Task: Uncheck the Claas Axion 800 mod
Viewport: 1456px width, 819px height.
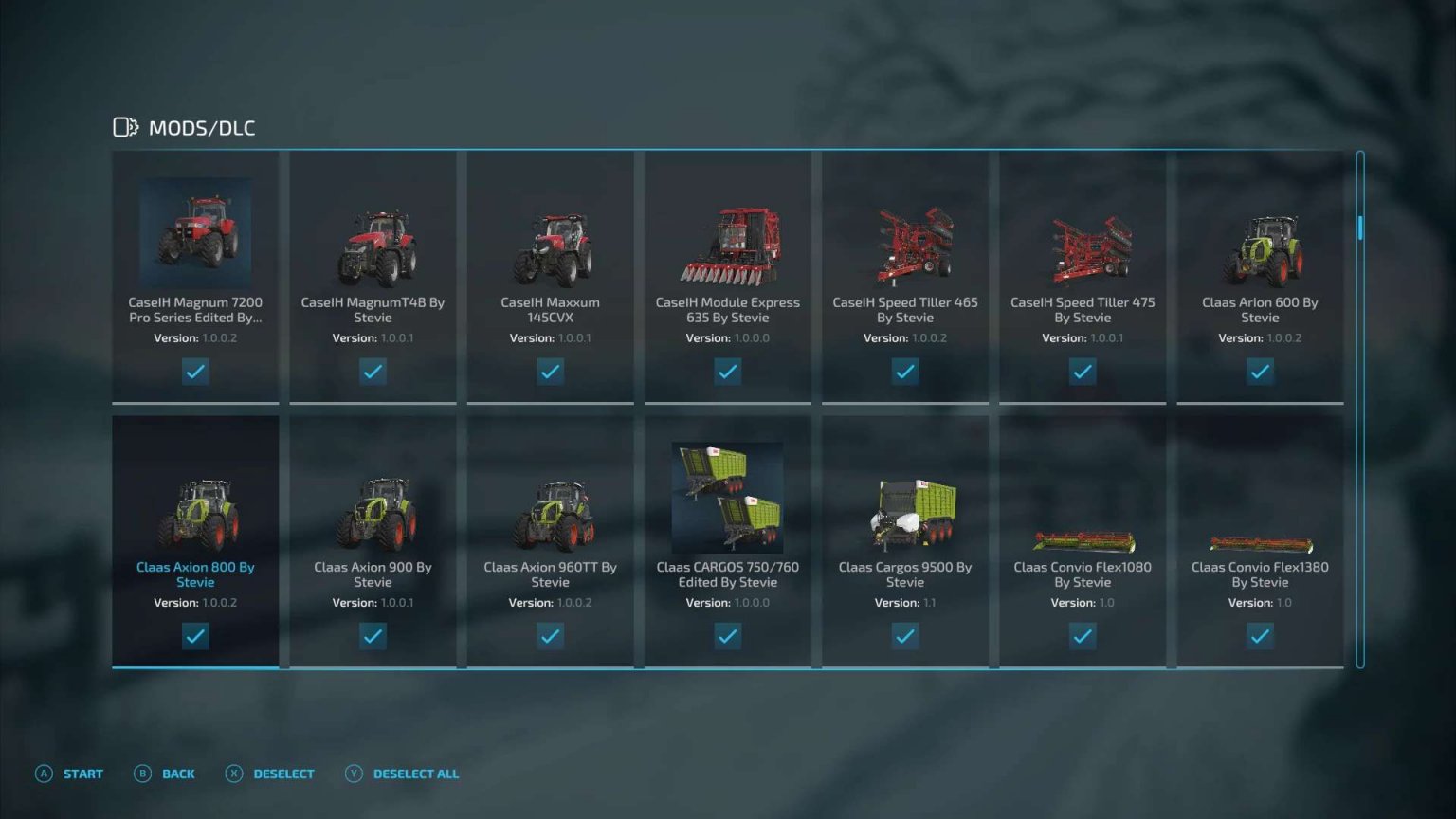Action: pyautogui.click(x=195, y=636)
